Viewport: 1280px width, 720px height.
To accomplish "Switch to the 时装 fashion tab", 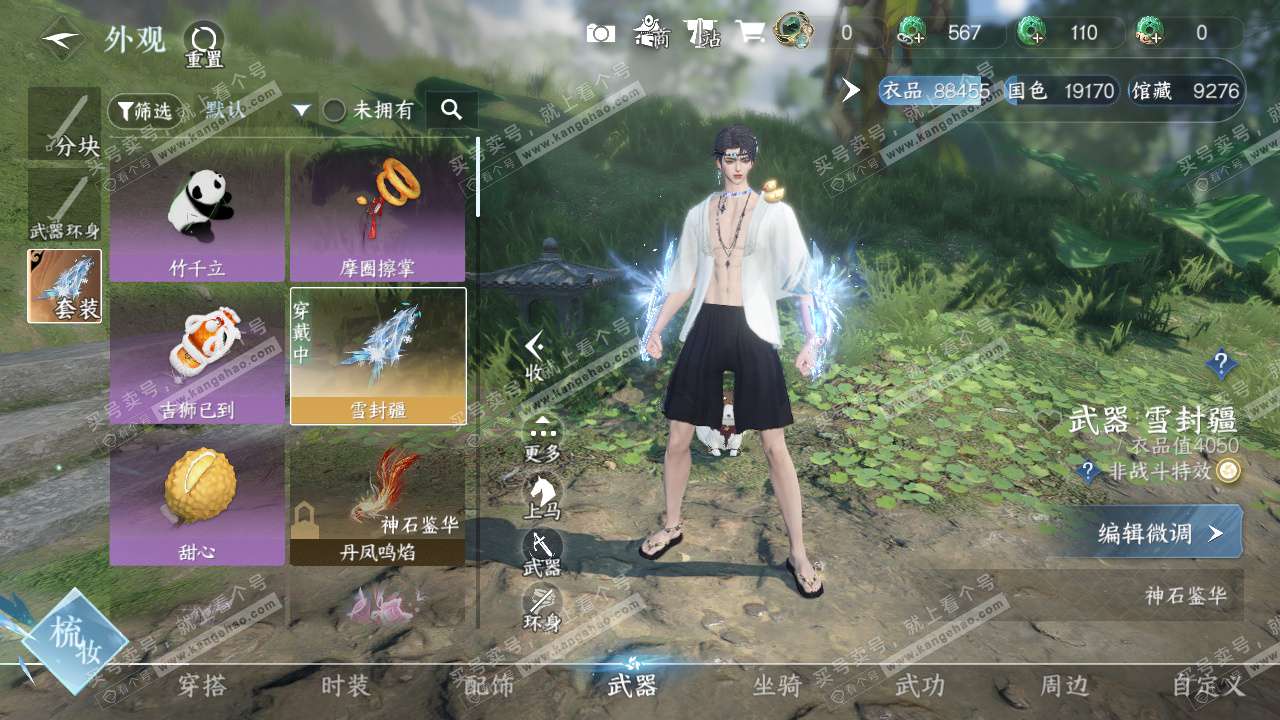I will click(x=345, y=686).
